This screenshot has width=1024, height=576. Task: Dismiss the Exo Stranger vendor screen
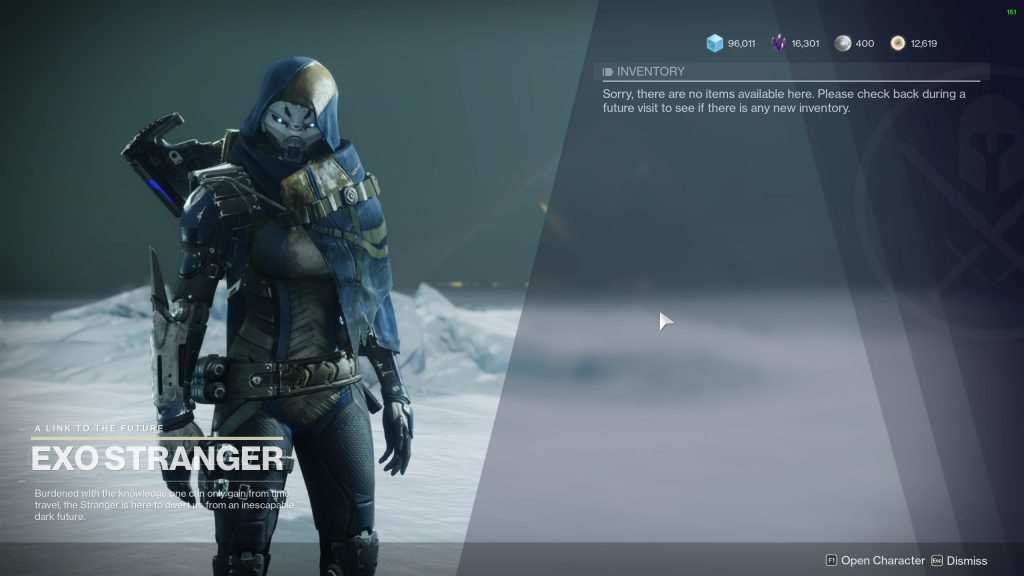(x=959, y=561)
